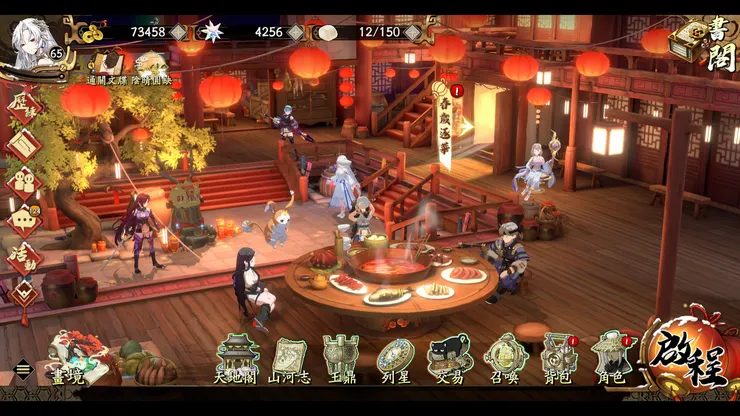Add more star gem currency
Image resolution: width=740 pixels, height=416 pixels.
[x=296, y=32]
